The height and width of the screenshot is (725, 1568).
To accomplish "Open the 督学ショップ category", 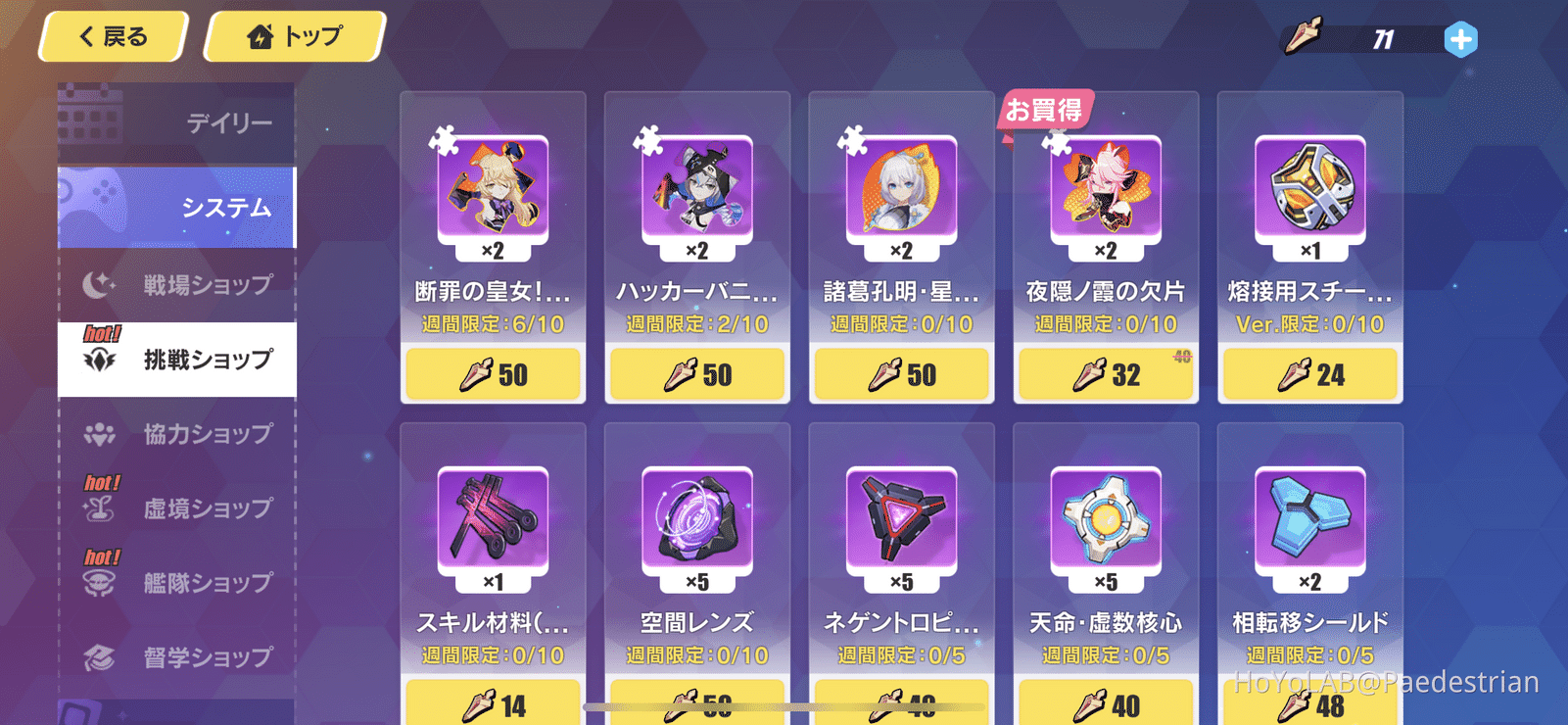I will (176, 656).
